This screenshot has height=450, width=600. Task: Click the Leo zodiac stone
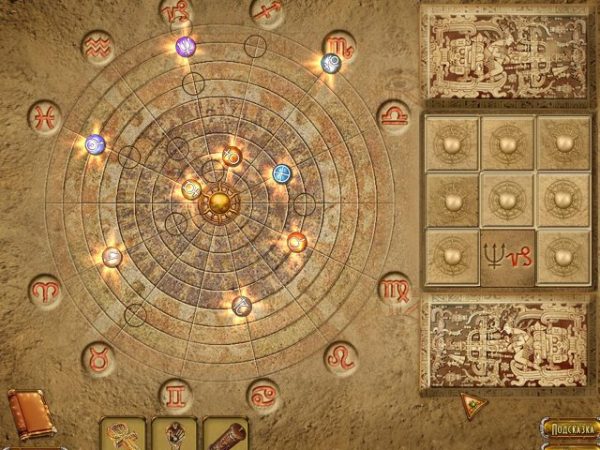coord(341,357)
